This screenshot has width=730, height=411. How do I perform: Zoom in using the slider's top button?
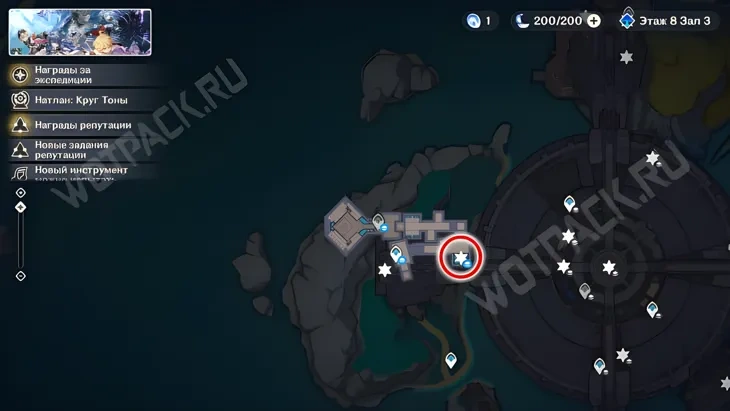(x=21, y=192)
